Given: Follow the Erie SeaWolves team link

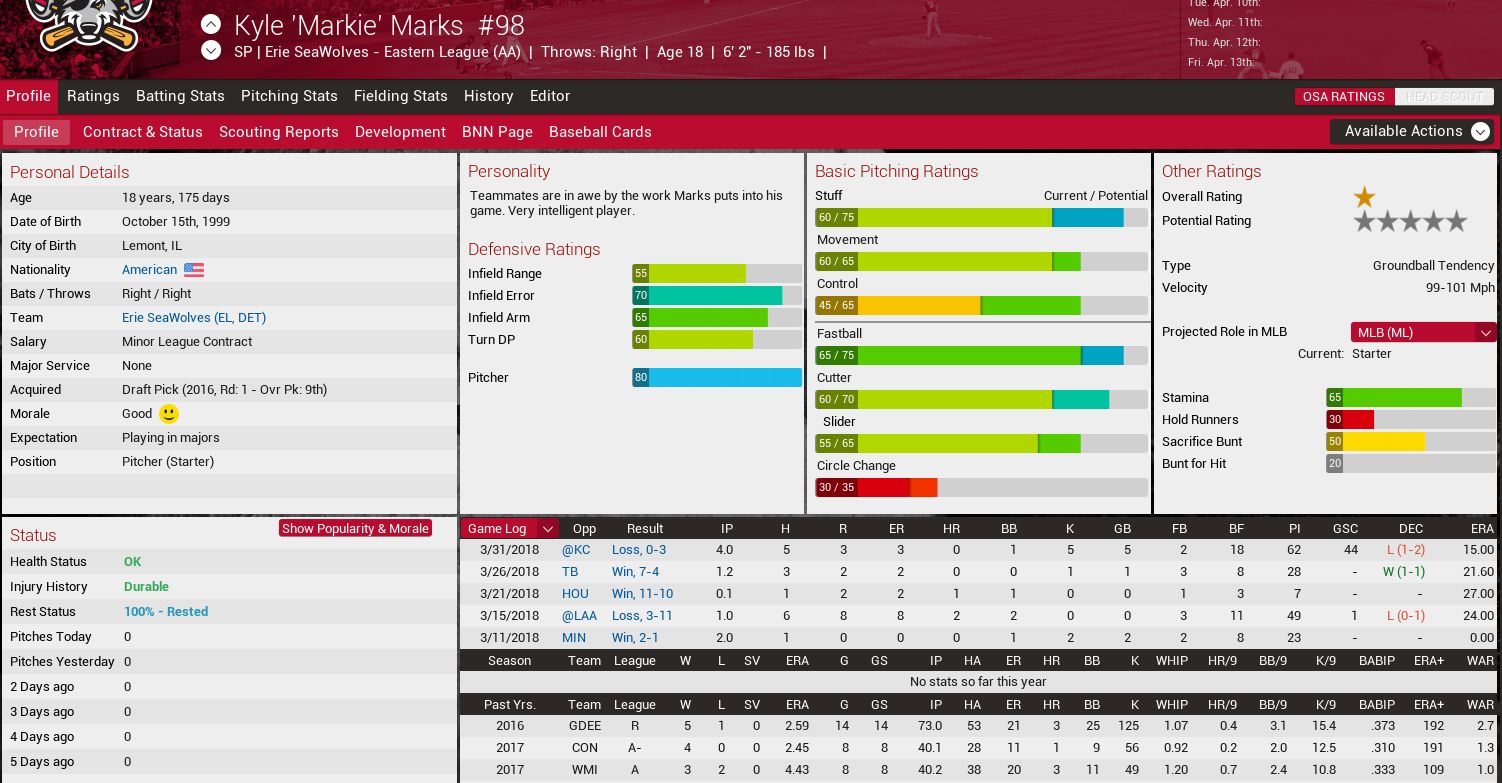Looking at the screenshot, I should click(194, 318).
